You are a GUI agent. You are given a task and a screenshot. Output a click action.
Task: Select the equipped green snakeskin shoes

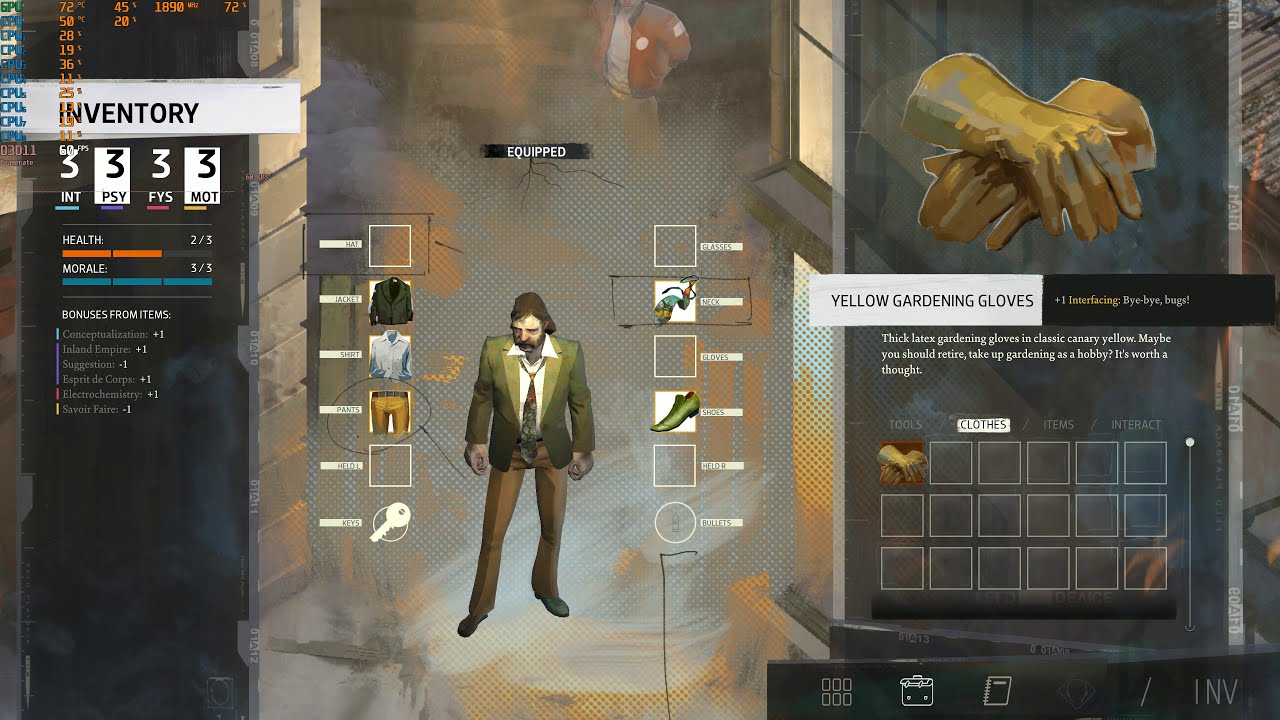[x=674, y=411]
